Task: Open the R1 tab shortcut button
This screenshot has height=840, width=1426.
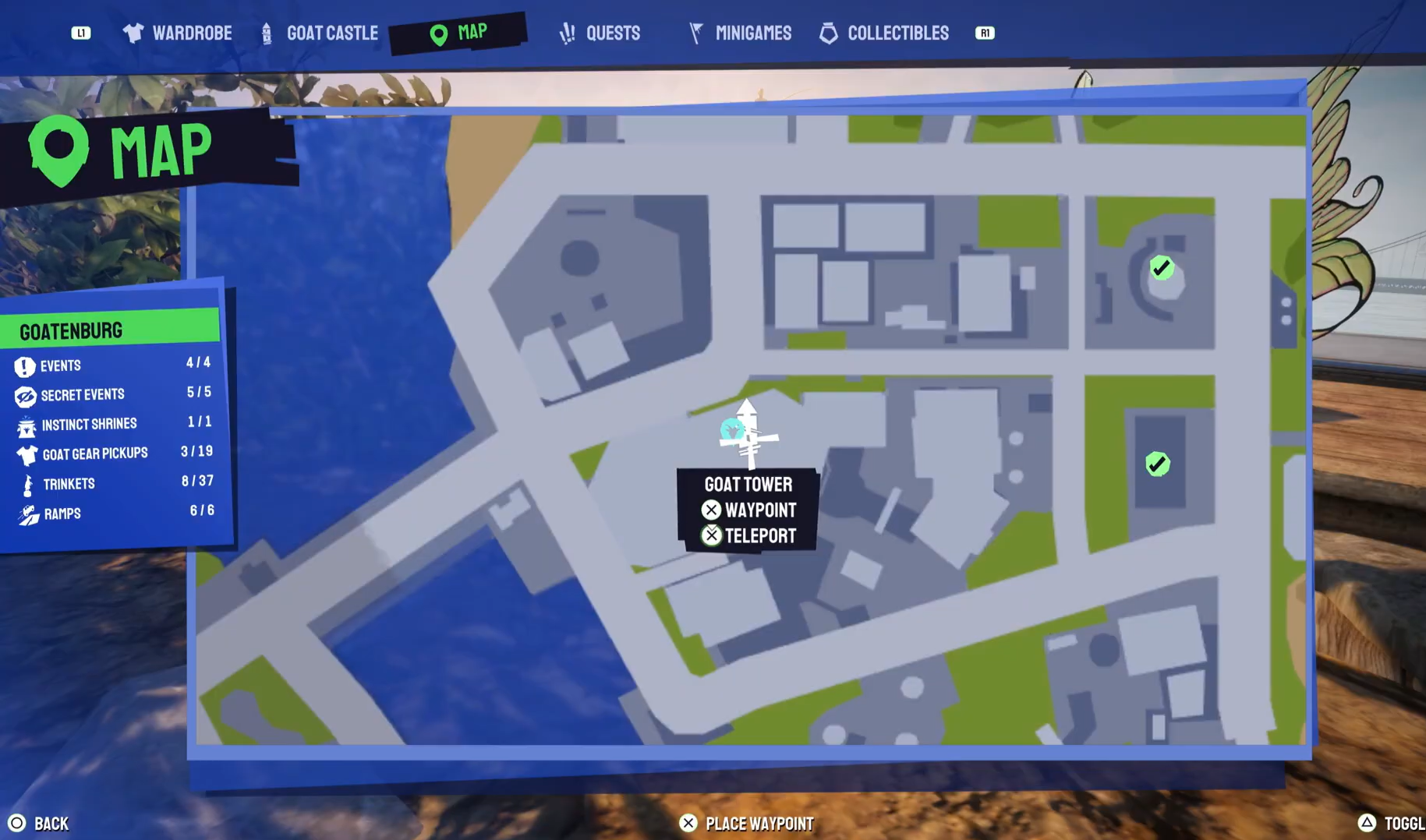Action: click(x=984, y=33)
